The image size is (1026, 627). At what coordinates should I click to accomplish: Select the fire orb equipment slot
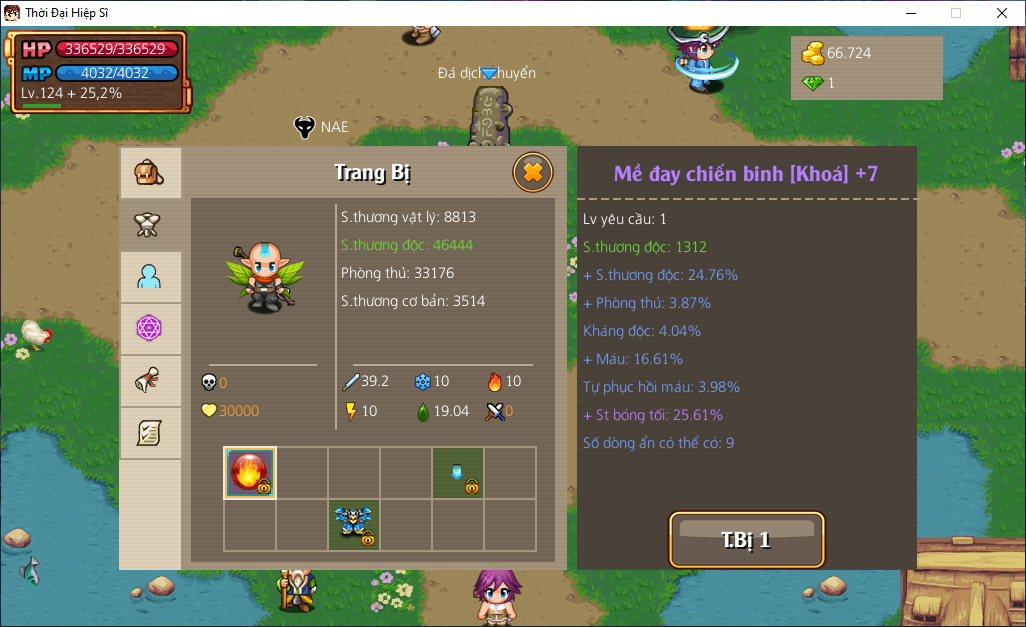[250, 473]
